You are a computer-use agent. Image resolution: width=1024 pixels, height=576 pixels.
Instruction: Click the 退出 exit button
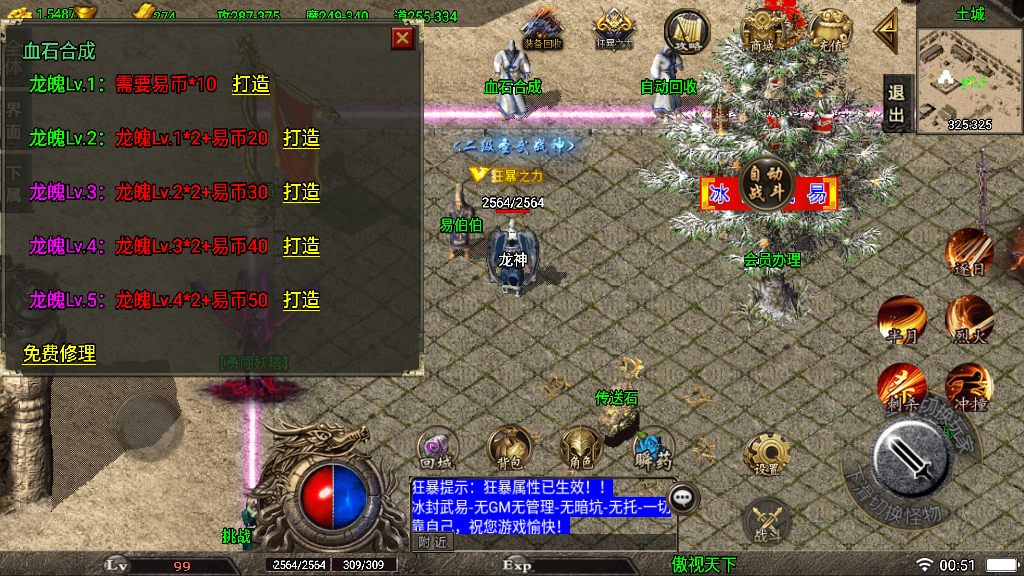tap(897, 104)
